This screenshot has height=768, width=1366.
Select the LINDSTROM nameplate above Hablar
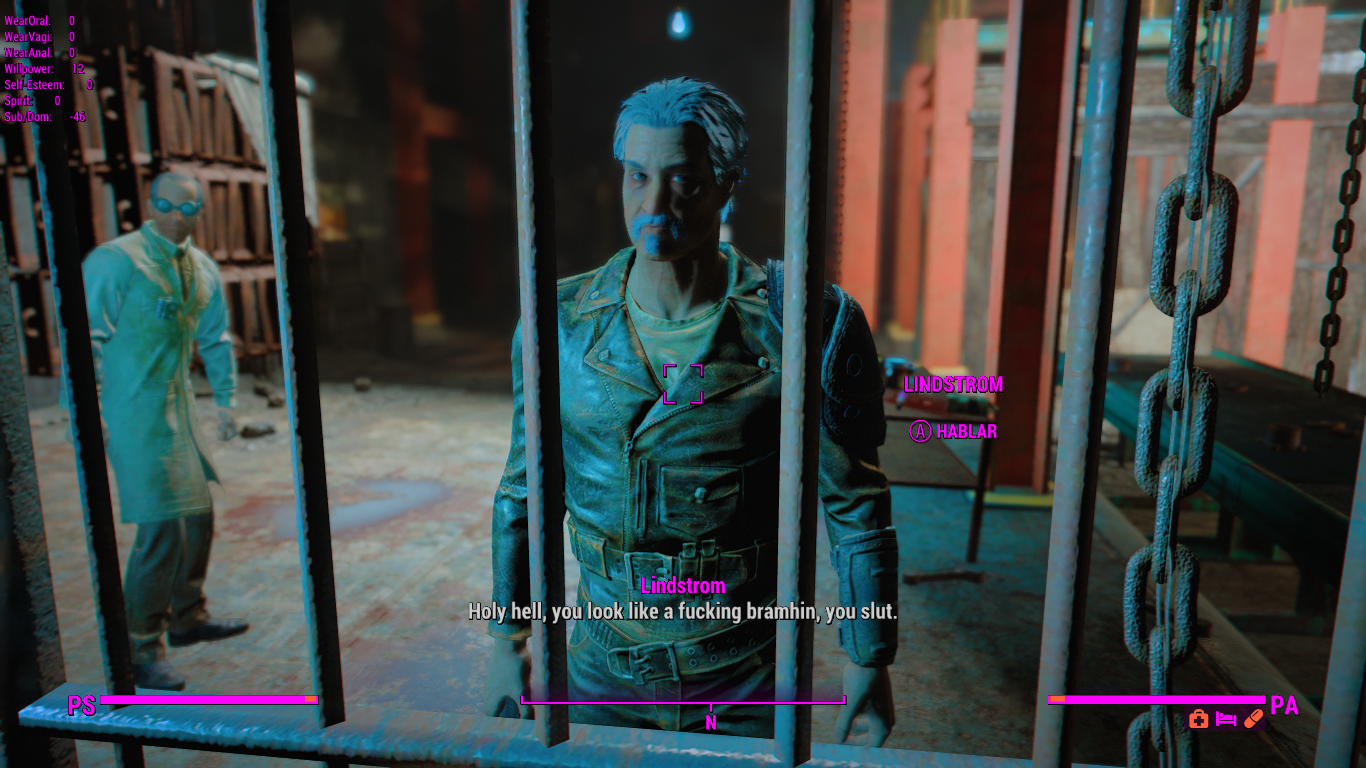[x=954, y=384]
